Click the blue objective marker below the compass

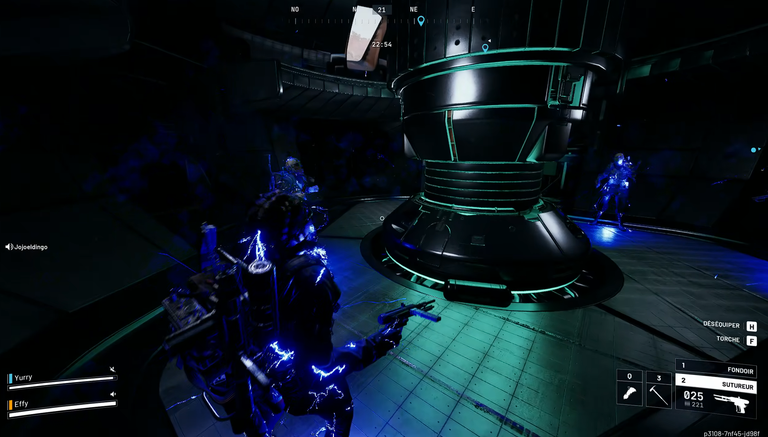click(x=485, y=47)
